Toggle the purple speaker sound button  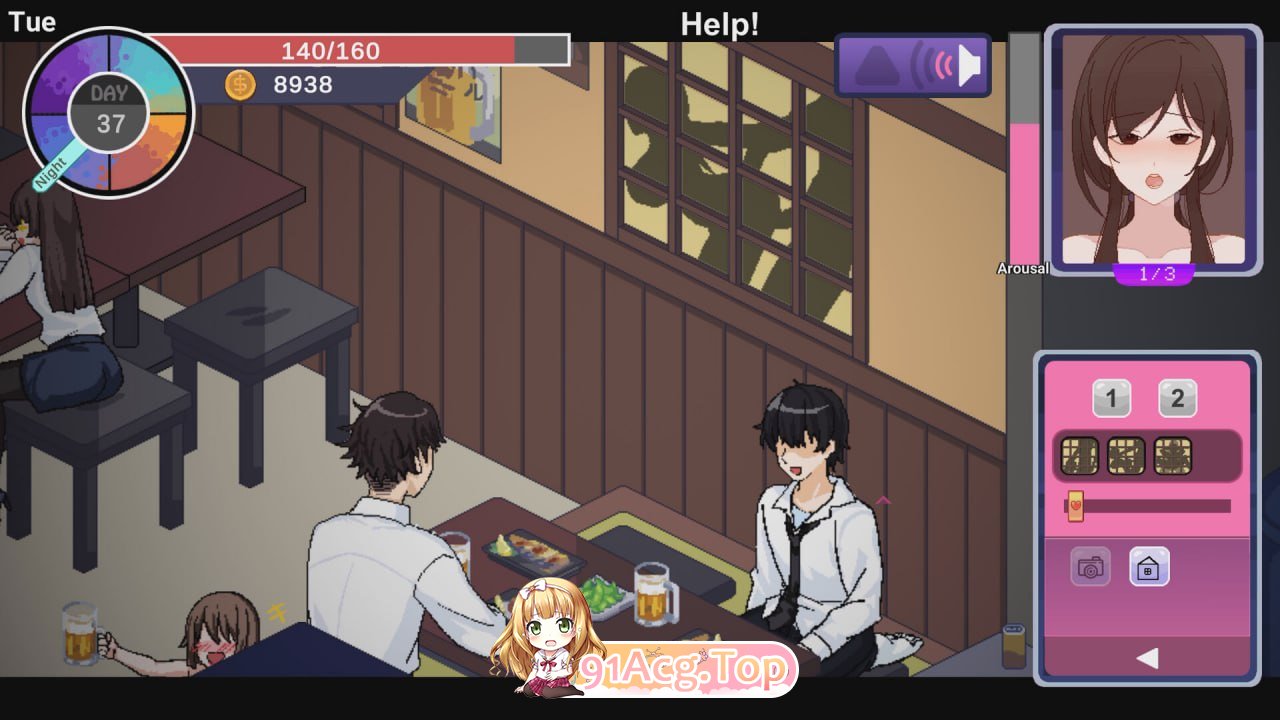click(x=912, y=66)
